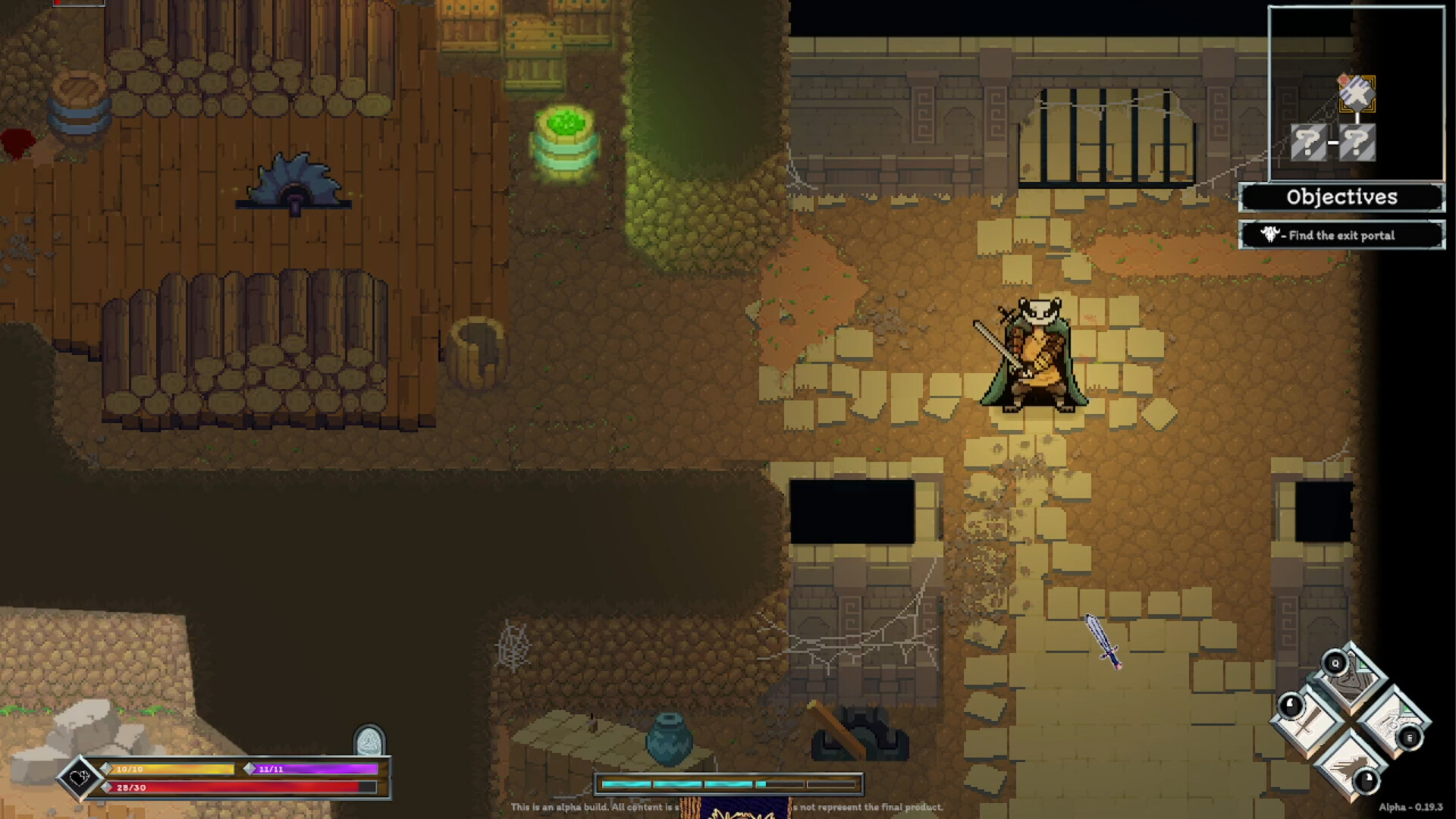Expand the Objectives panel header
Screen dimensions: 1456x819
[1342, 196]
